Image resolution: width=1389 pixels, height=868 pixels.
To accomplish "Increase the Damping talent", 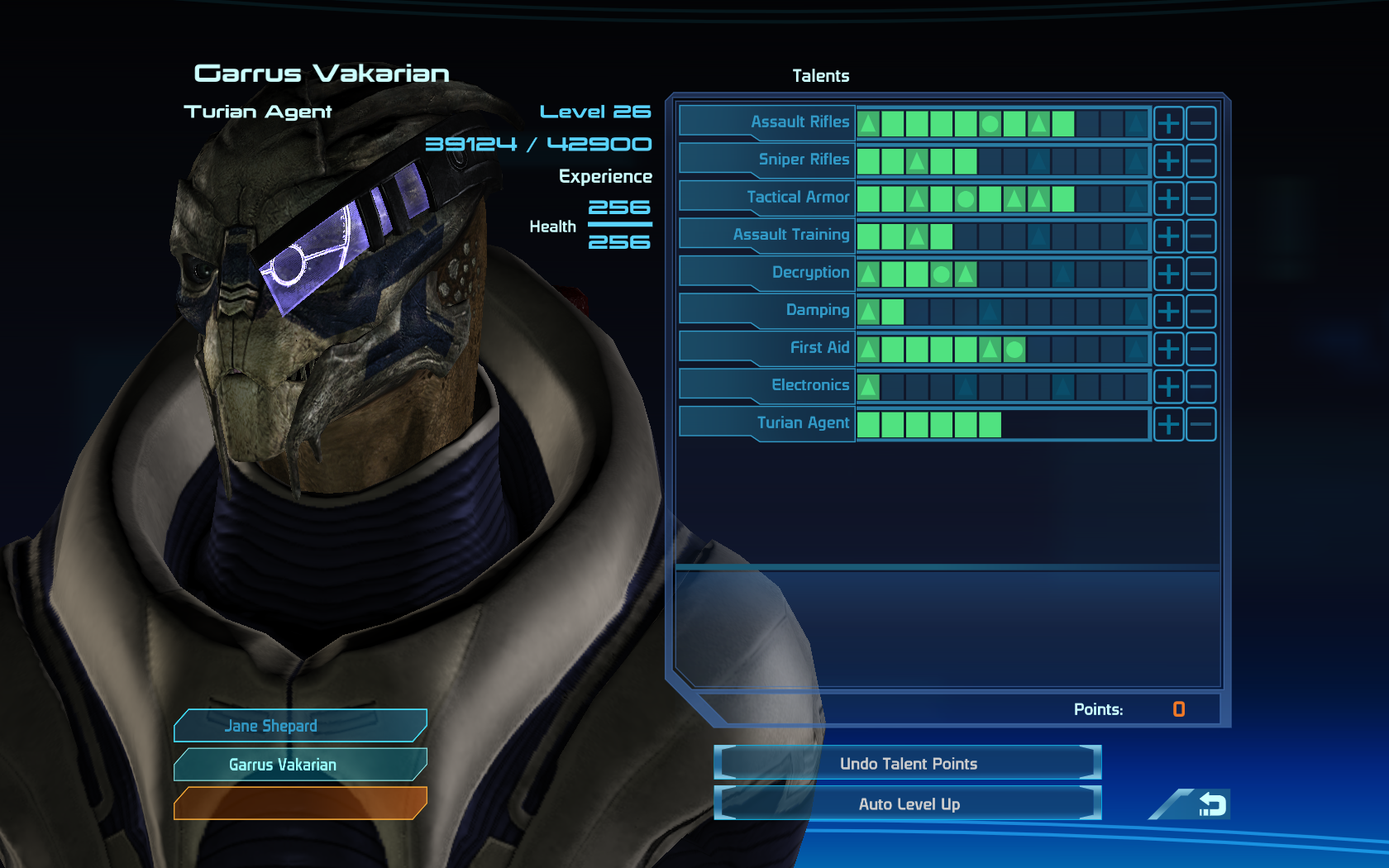I will click(x=1168, y=312).
